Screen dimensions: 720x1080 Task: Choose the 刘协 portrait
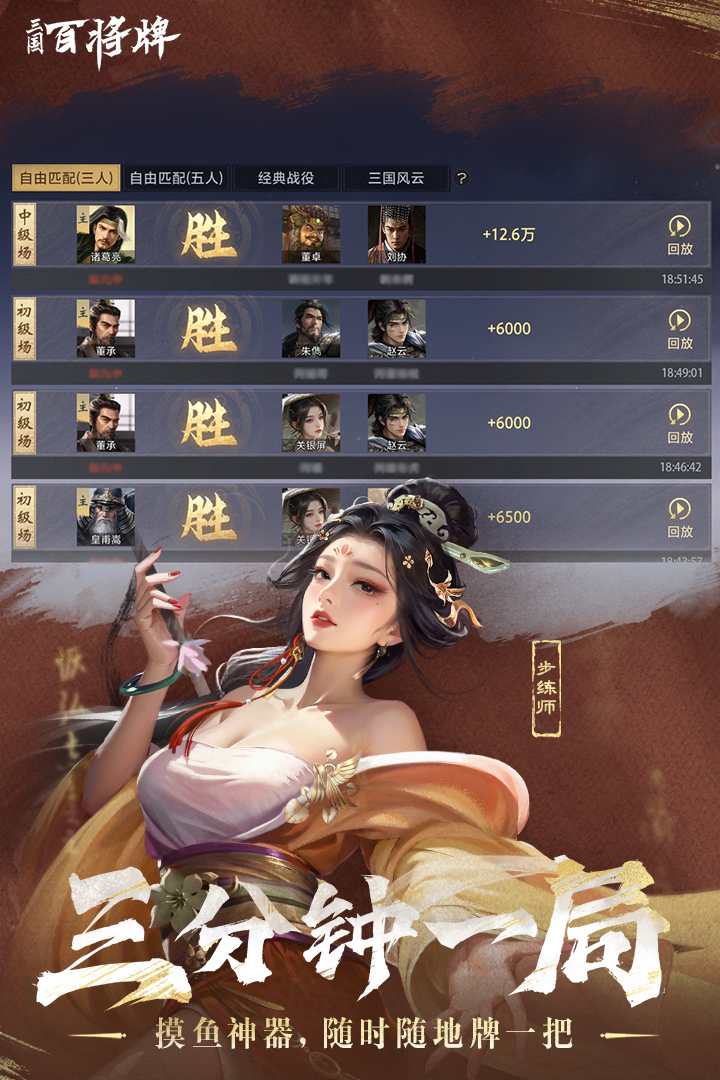point(396,234)
